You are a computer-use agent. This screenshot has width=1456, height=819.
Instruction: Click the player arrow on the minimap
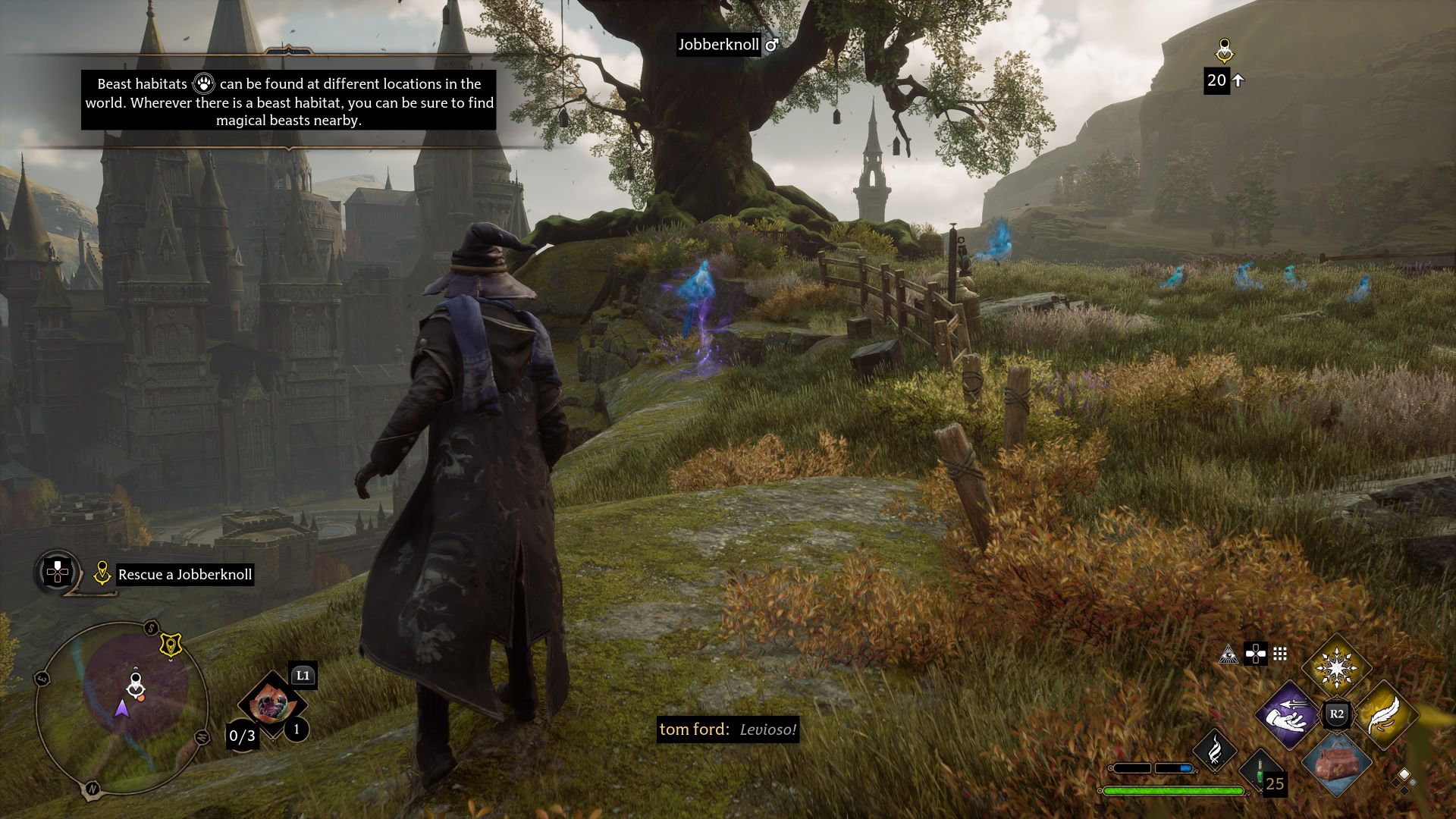tap(122, 709)
